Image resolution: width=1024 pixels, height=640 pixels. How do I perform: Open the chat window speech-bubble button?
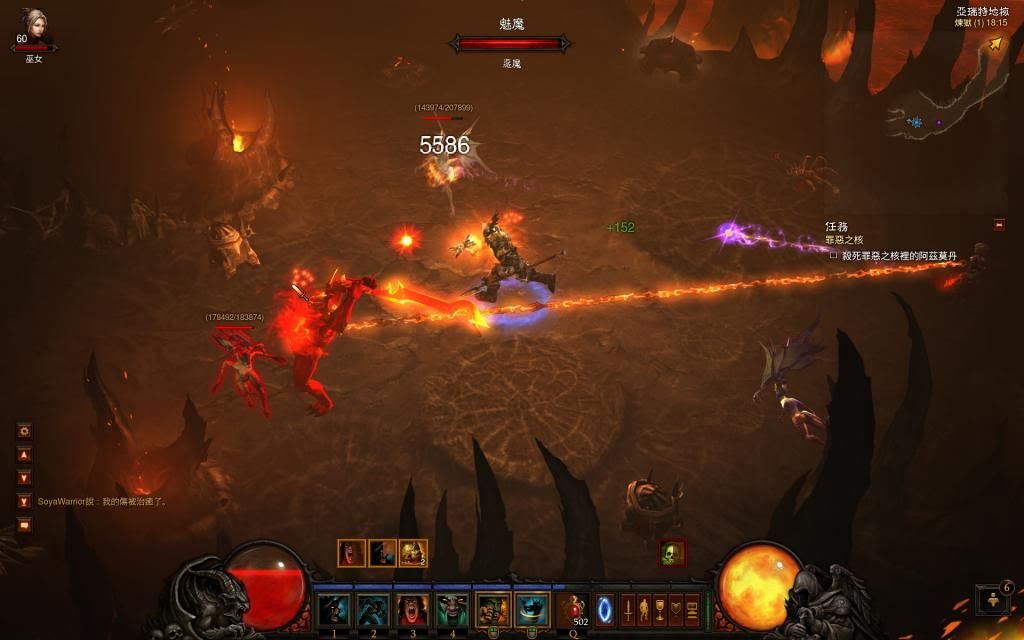(x=24, y=524)
